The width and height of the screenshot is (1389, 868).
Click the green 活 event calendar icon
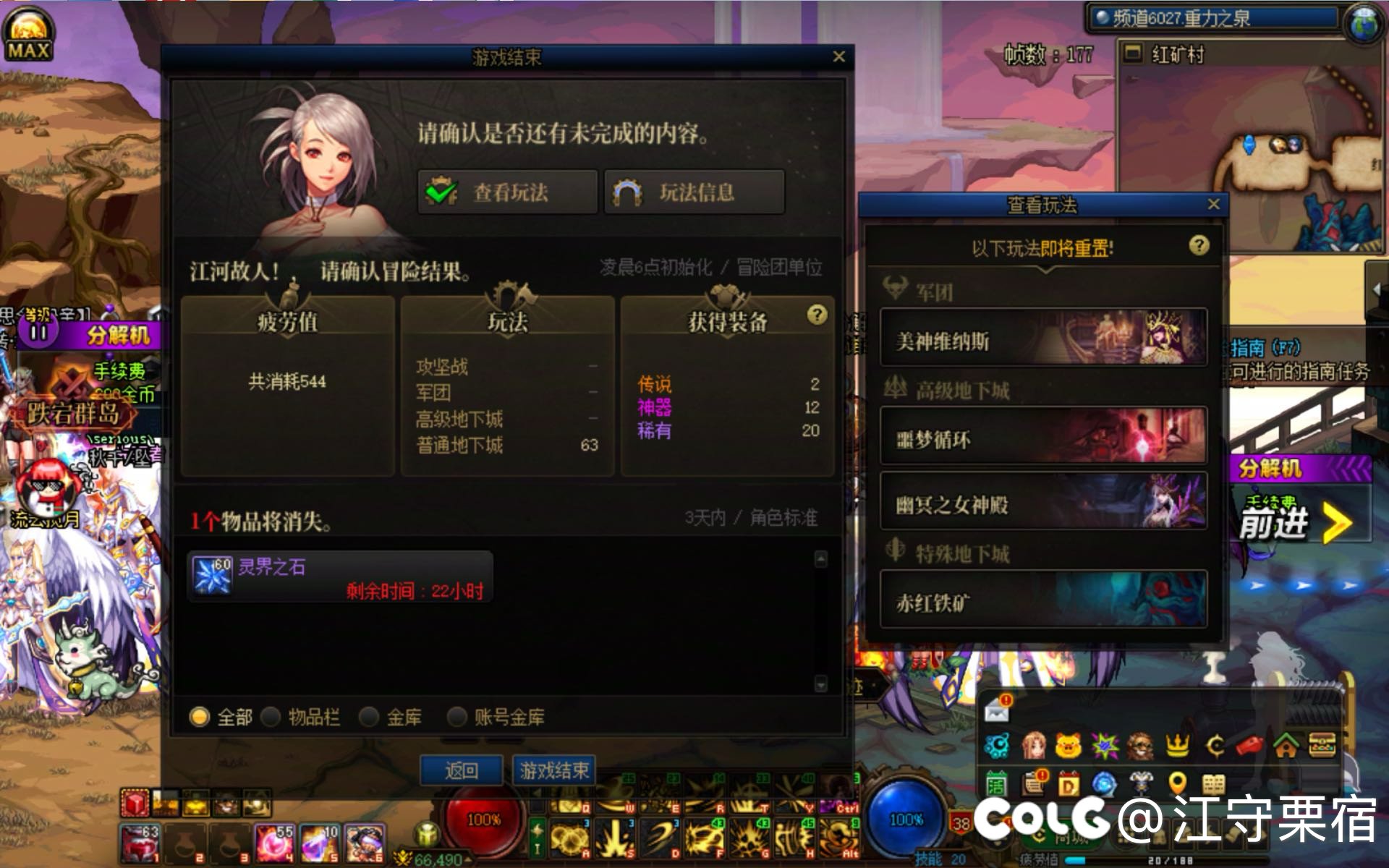coord(994,785)
